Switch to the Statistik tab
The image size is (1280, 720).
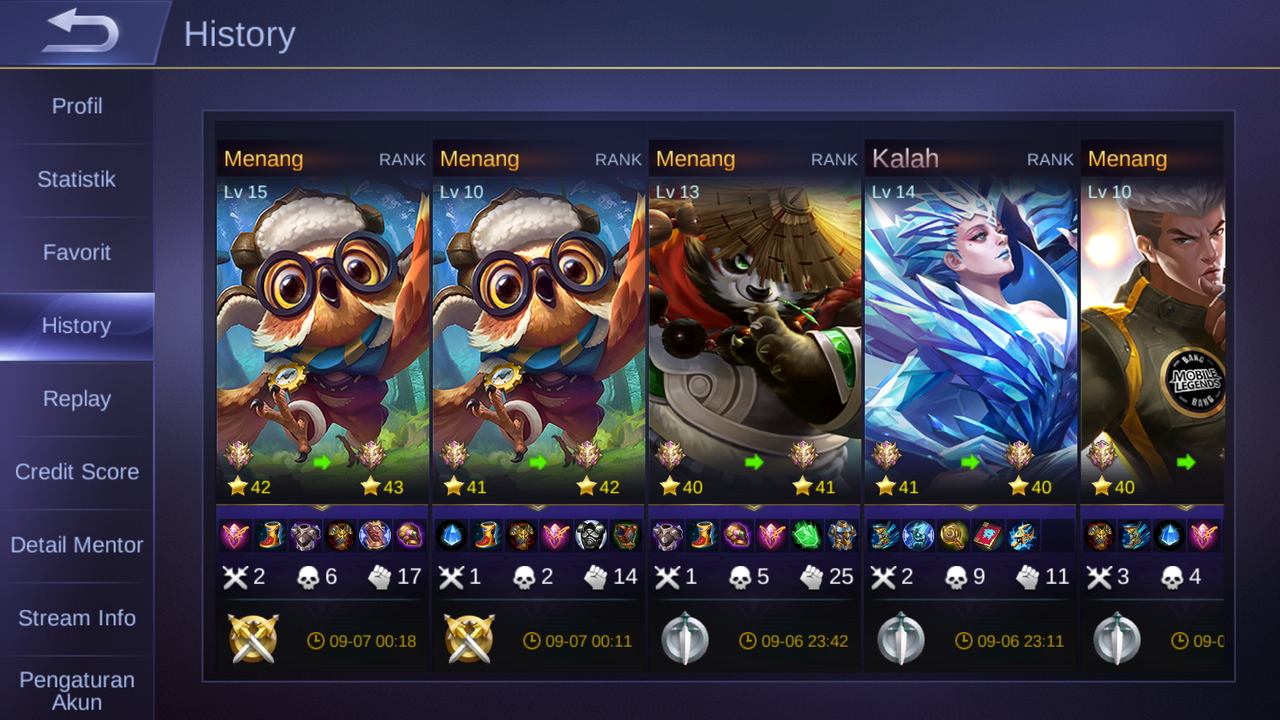tap(77, 180)
